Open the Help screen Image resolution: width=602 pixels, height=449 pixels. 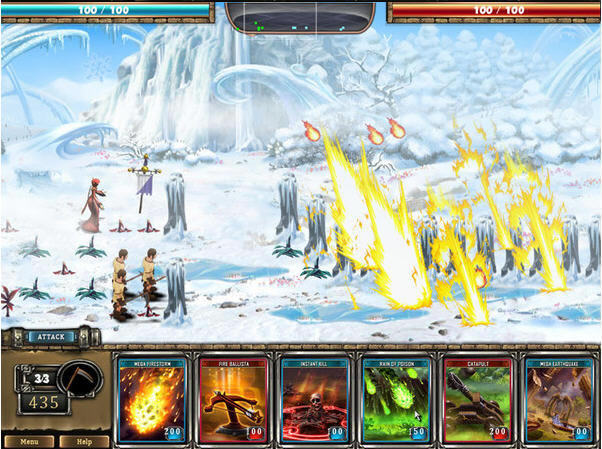coord(84,441)
